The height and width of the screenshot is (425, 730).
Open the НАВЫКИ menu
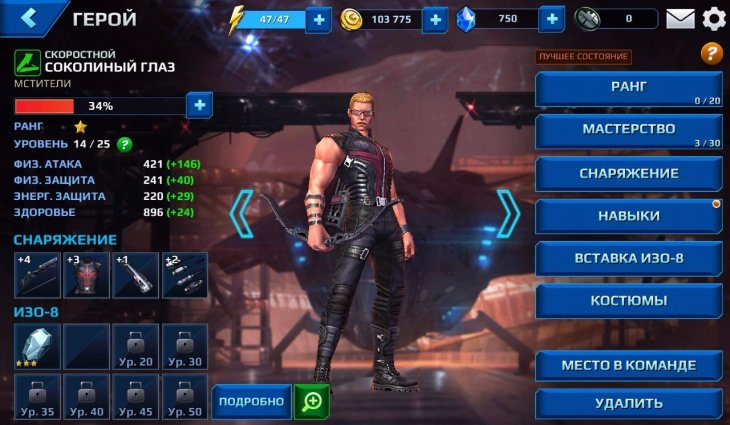point(628,216)
